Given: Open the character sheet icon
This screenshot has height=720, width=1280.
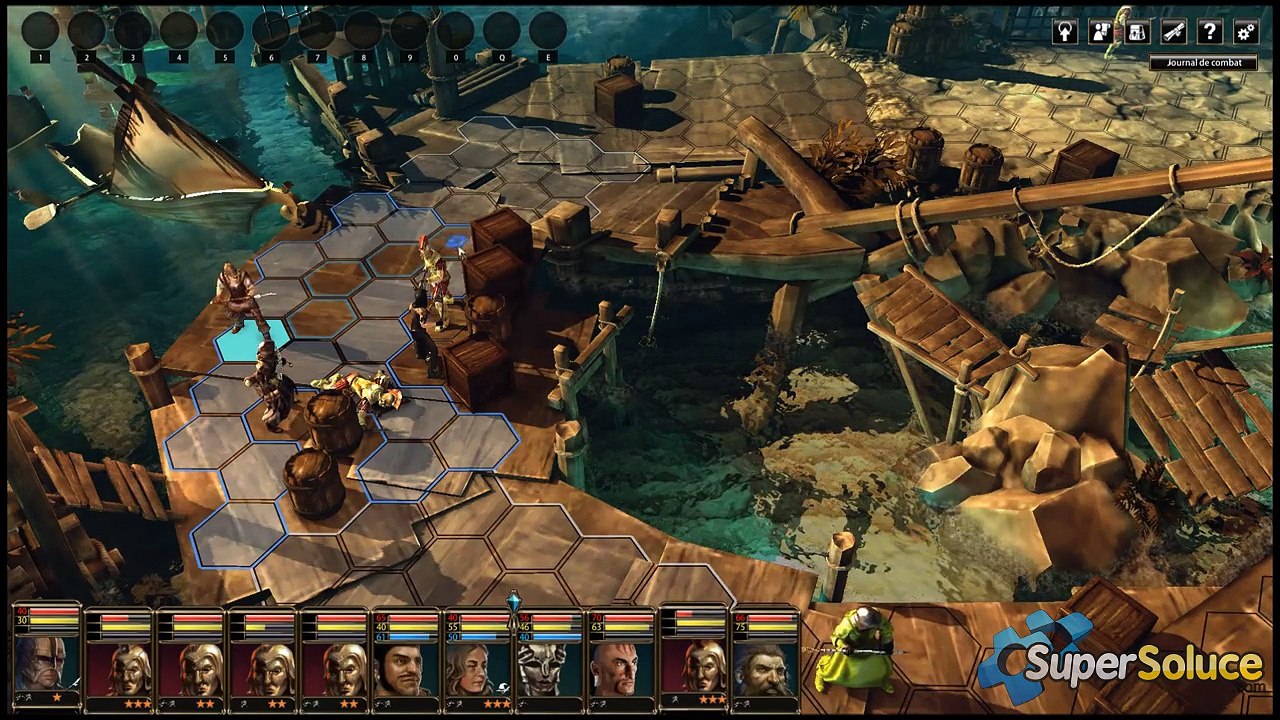Looking at the screenshot, I should tap(1101, 32).
